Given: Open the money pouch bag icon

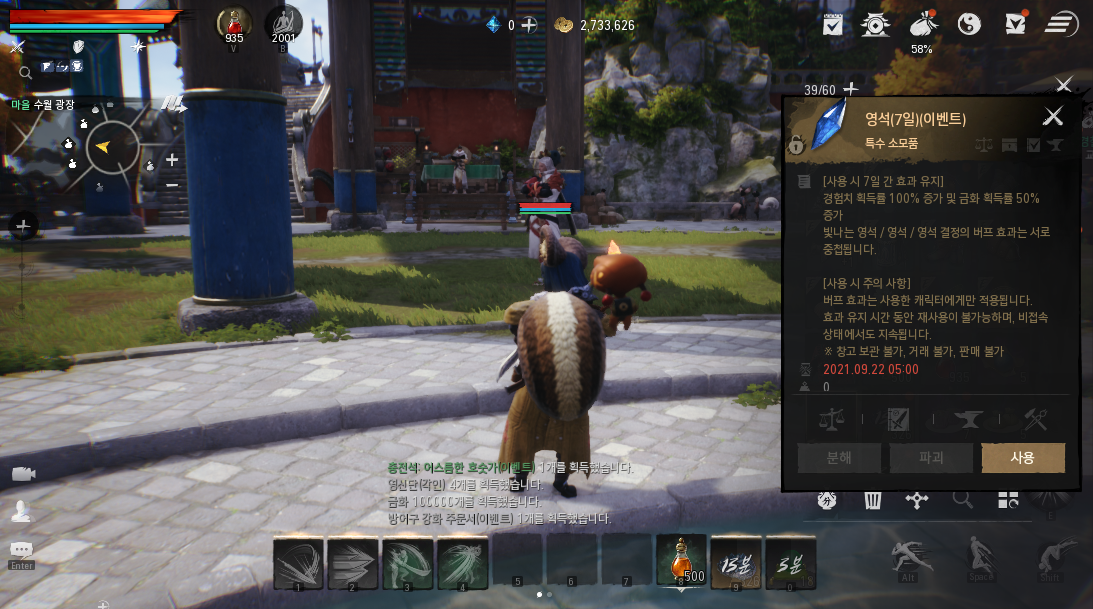Looking at the screenshot, I should (923, 24).
